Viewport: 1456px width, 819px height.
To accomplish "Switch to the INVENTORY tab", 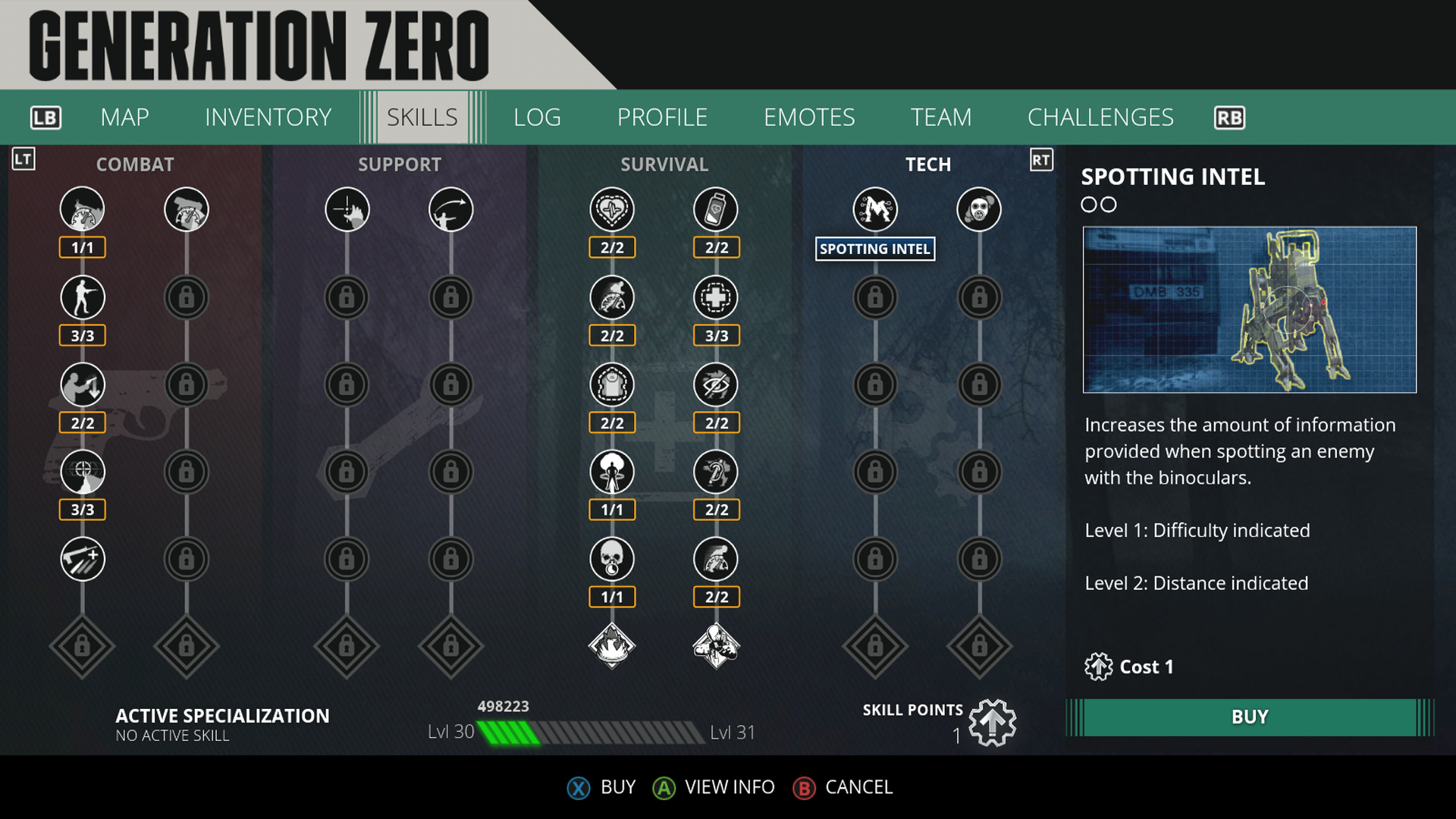I will click(267, 117).
